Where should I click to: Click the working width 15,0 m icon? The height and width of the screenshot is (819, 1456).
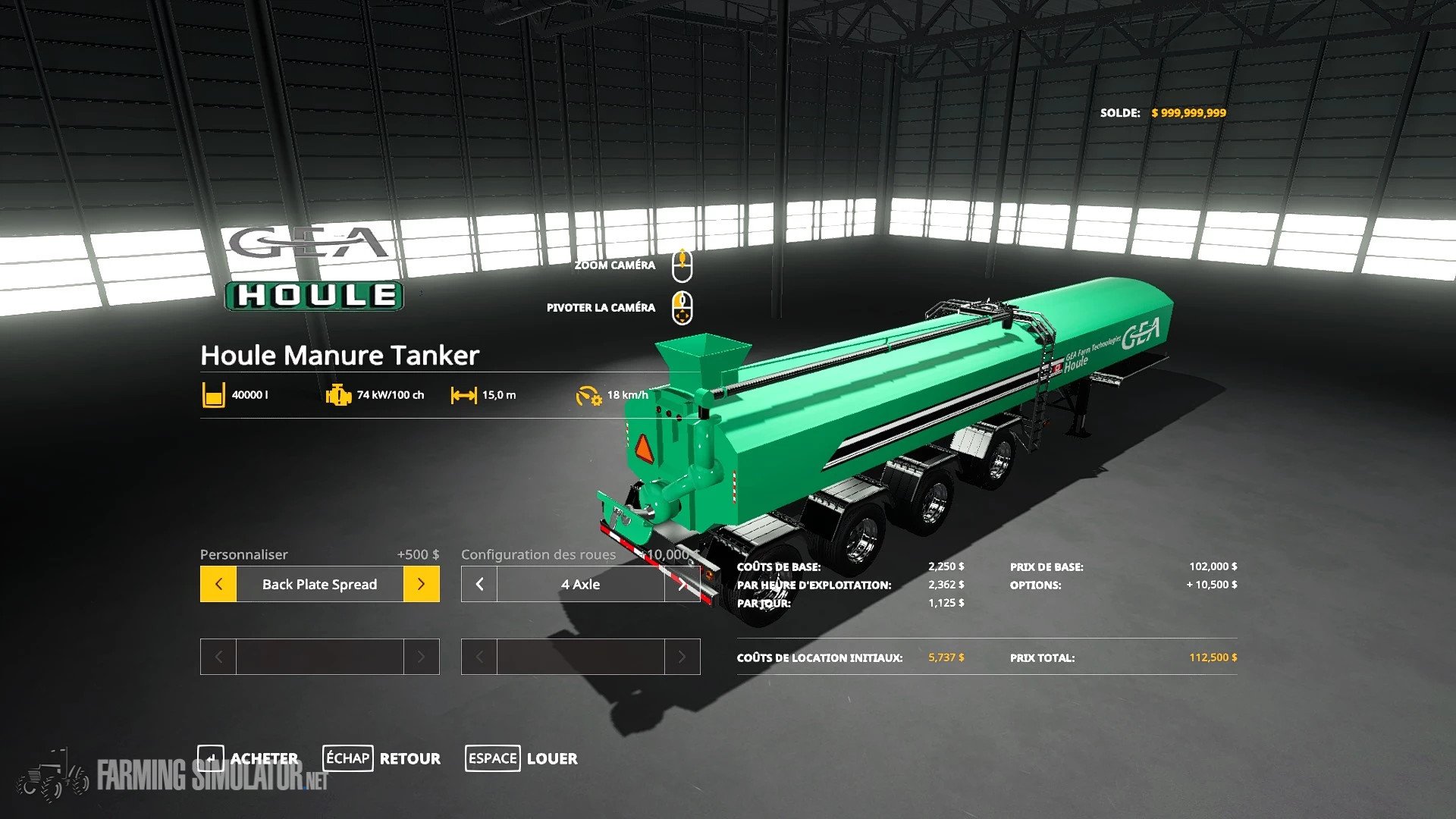coord(463,394)
